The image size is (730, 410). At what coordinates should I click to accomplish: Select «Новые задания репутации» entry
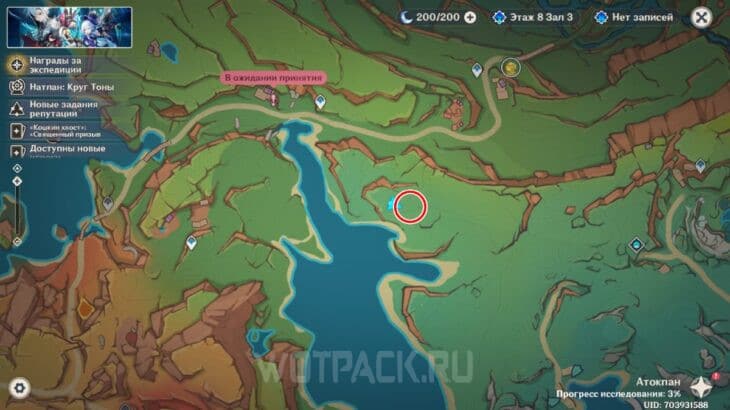(x=60, y=109)
